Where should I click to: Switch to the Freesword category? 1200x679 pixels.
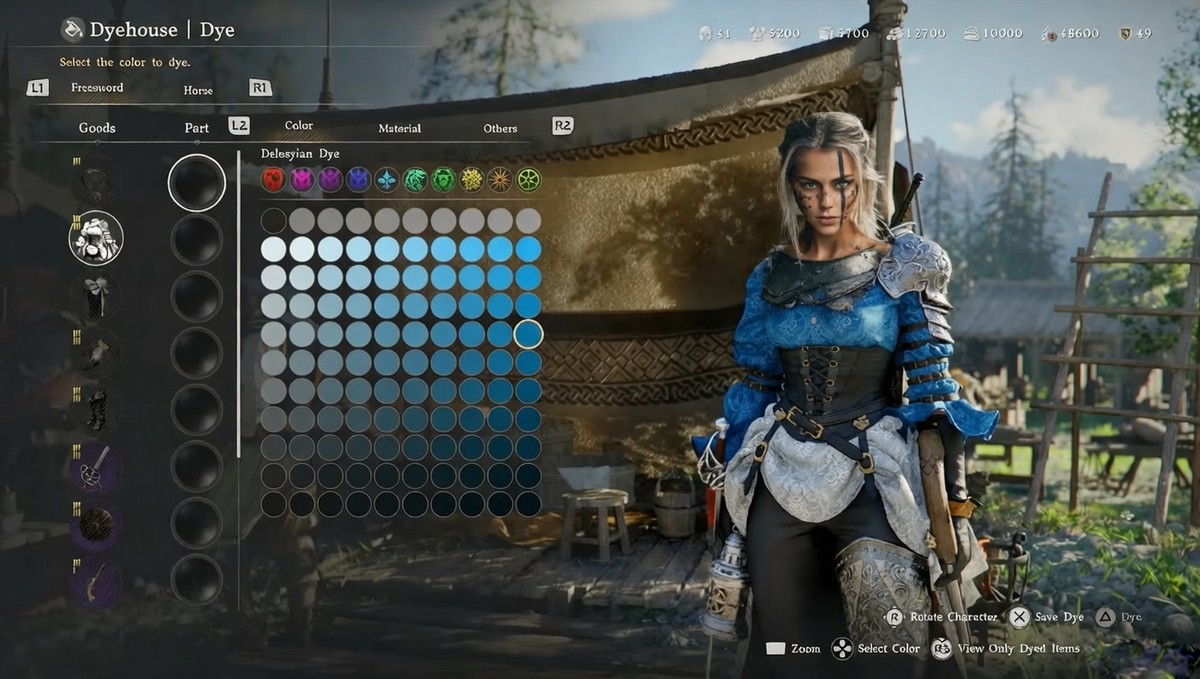tap(97, 88)
